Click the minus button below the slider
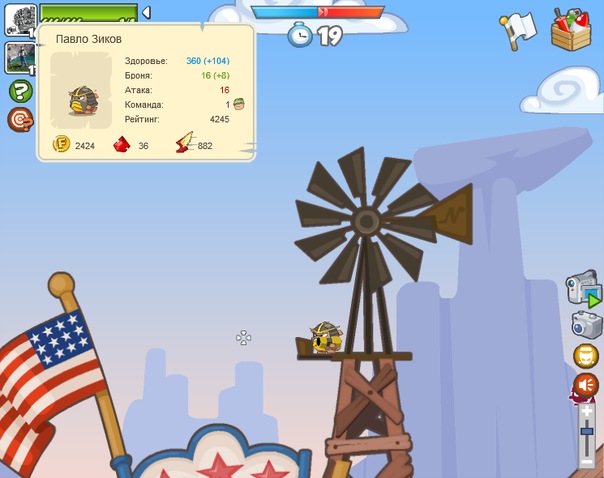 pyautogui.click(x=587, y=462)
